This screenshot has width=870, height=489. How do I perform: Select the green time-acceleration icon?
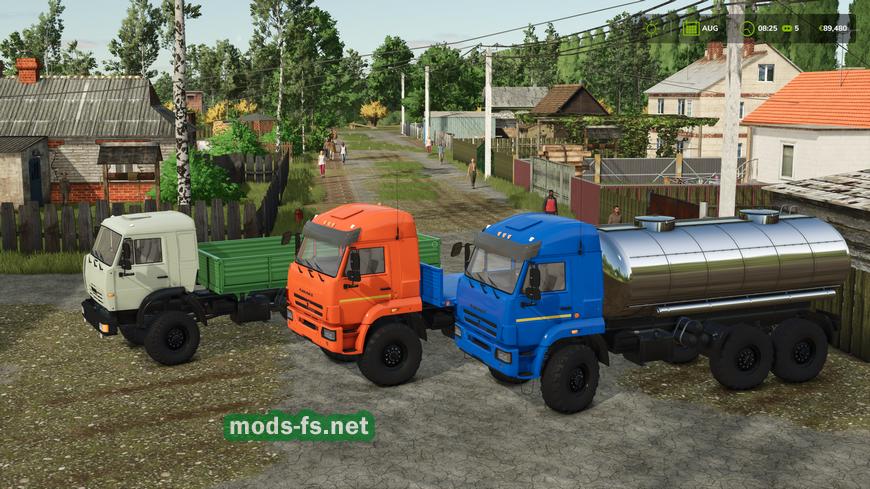[788, 28]
